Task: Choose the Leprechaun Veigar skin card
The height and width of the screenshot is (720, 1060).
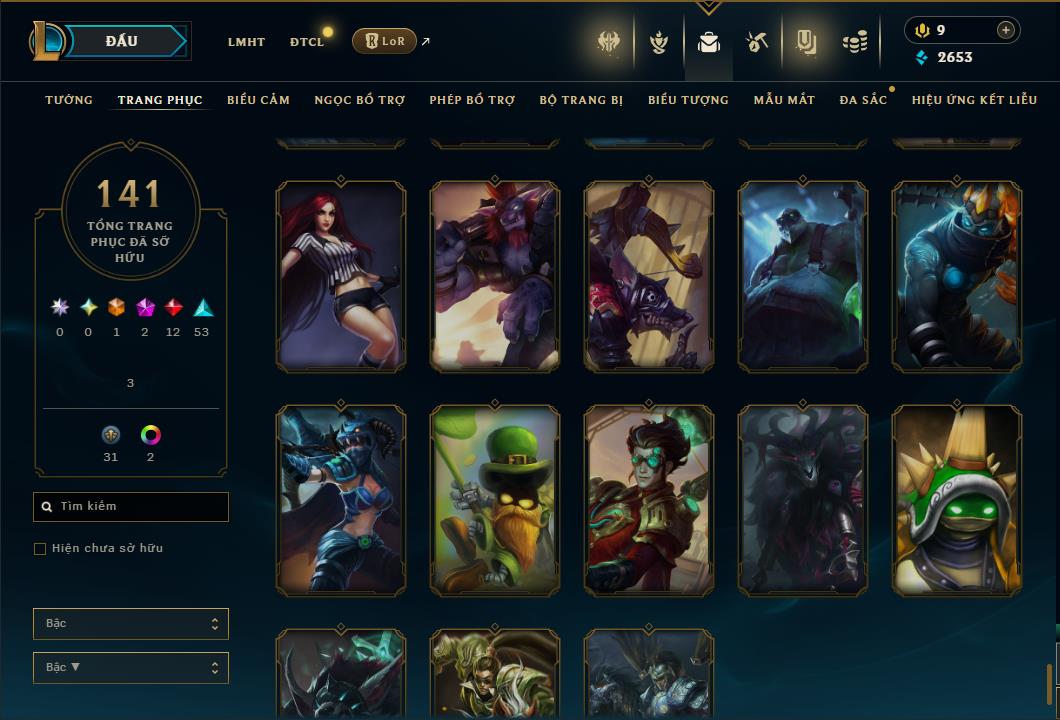Action: click(x=495, y=500)
